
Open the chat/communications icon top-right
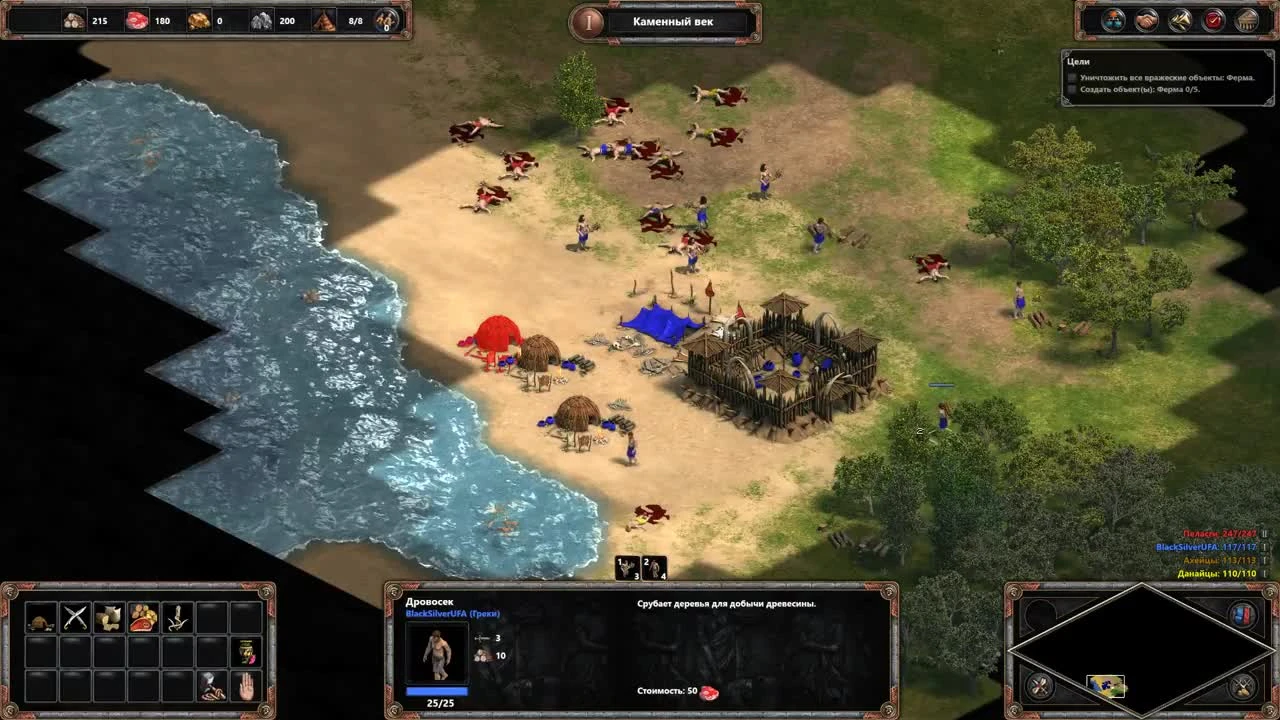point(1112,18)
